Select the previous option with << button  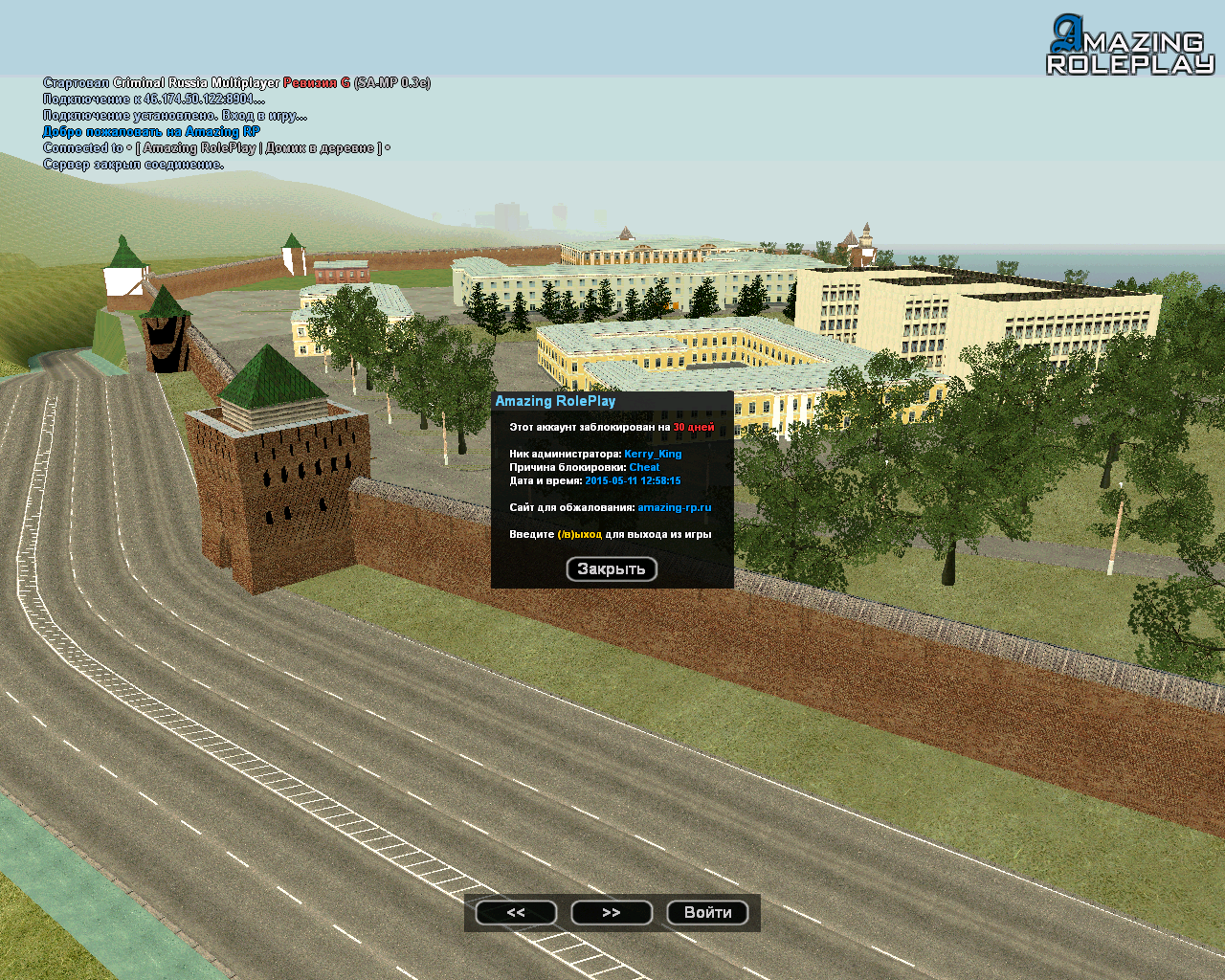(x=516, y=913)
